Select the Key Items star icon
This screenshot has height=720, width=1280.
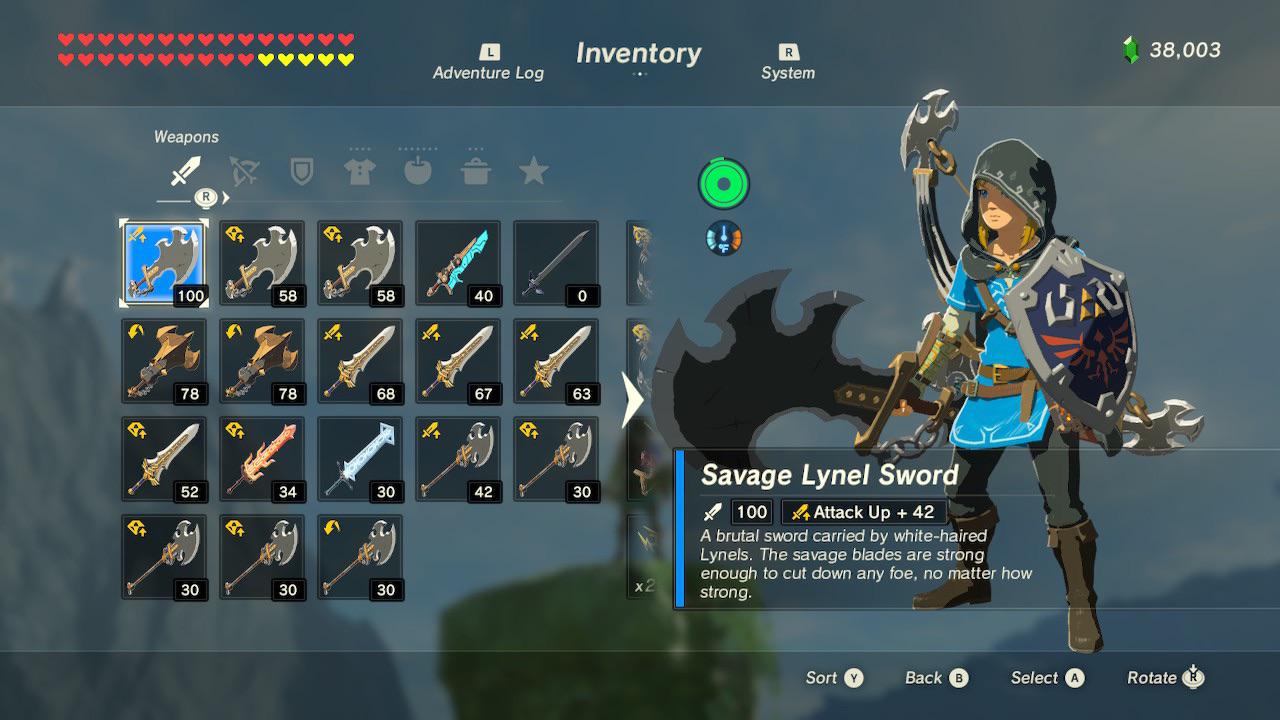click(x=535, y=170)
